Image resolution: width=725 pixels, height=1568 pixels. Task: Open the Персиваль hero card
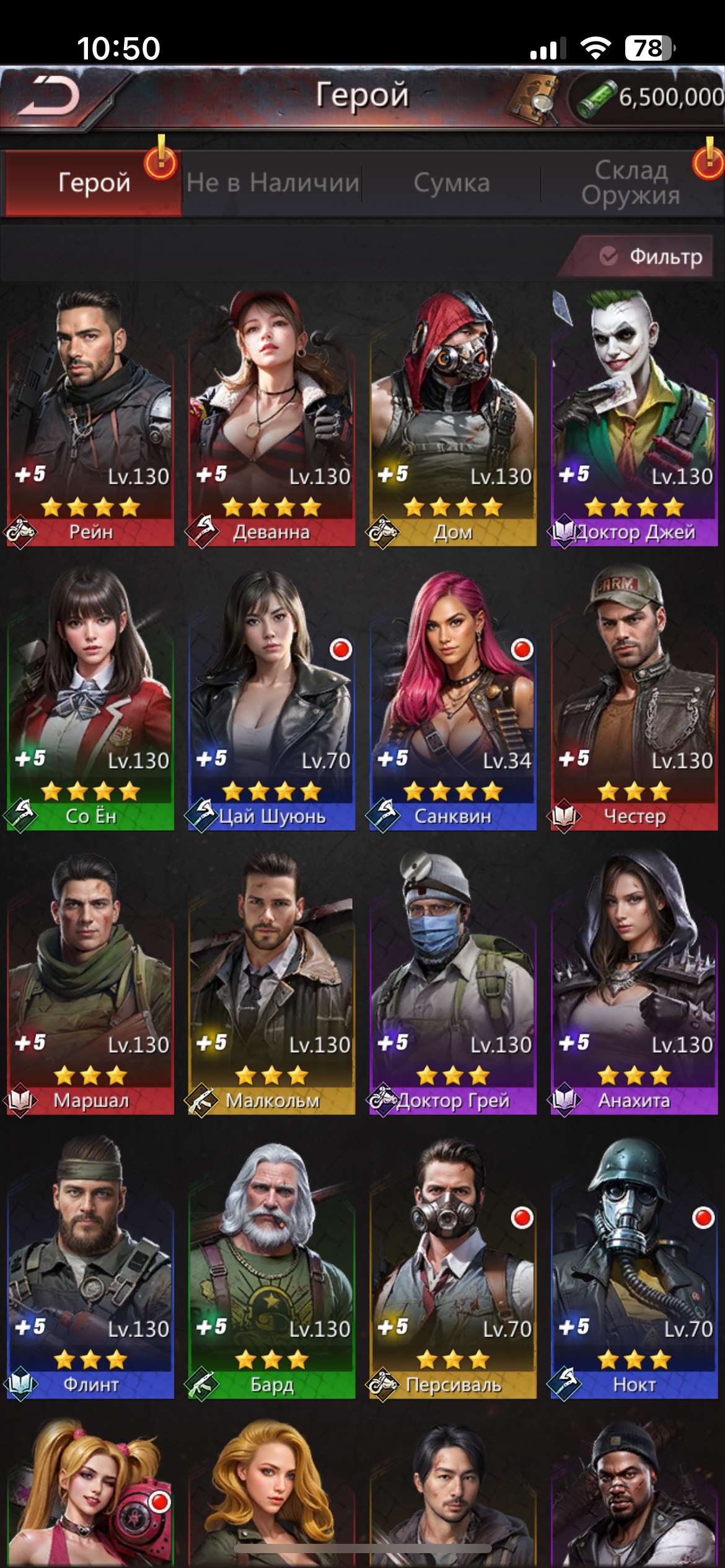tap(453, 1270)
